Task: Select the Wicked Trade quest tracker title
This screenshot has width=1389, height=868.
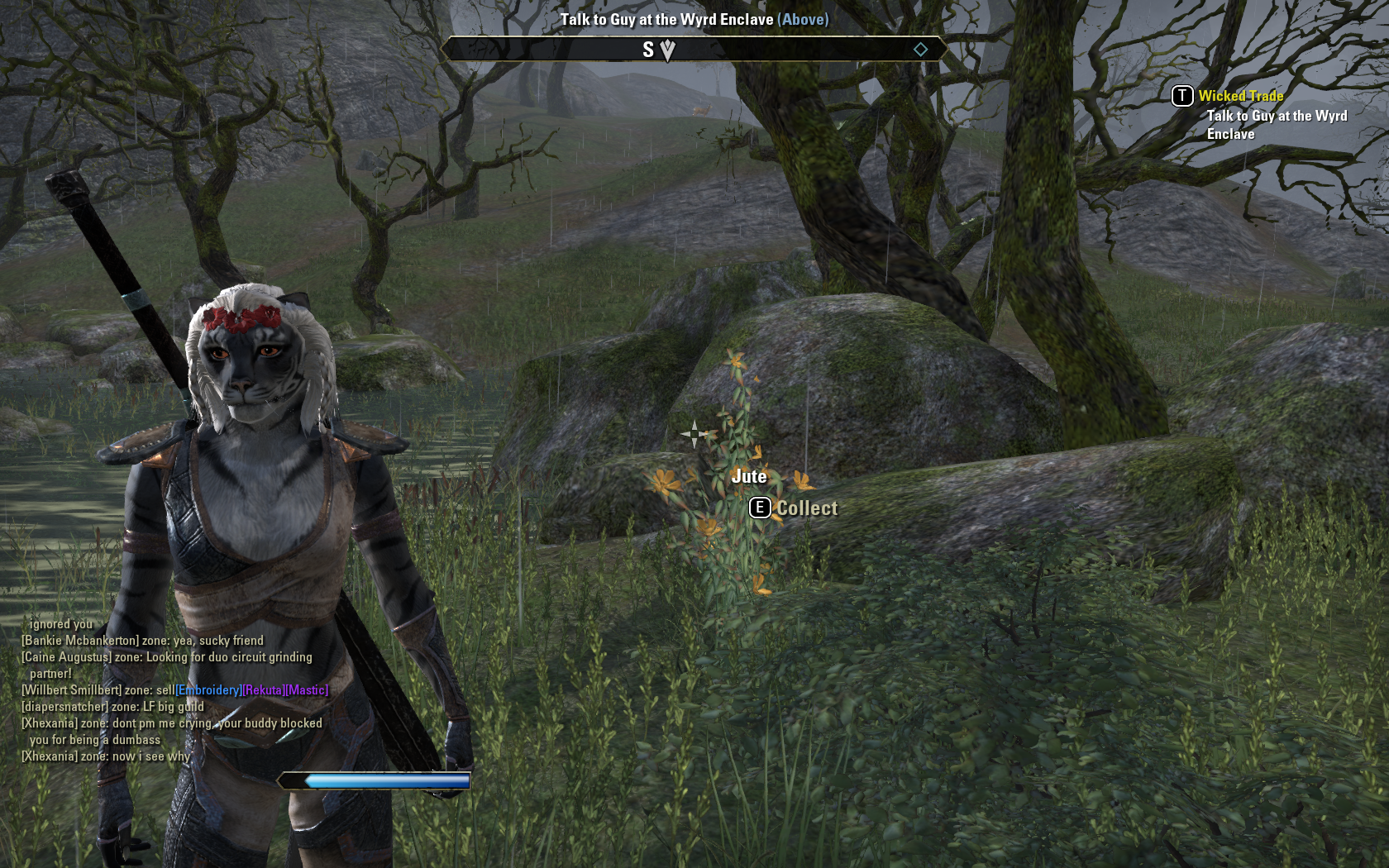Action: click(x=1240, y=96)
